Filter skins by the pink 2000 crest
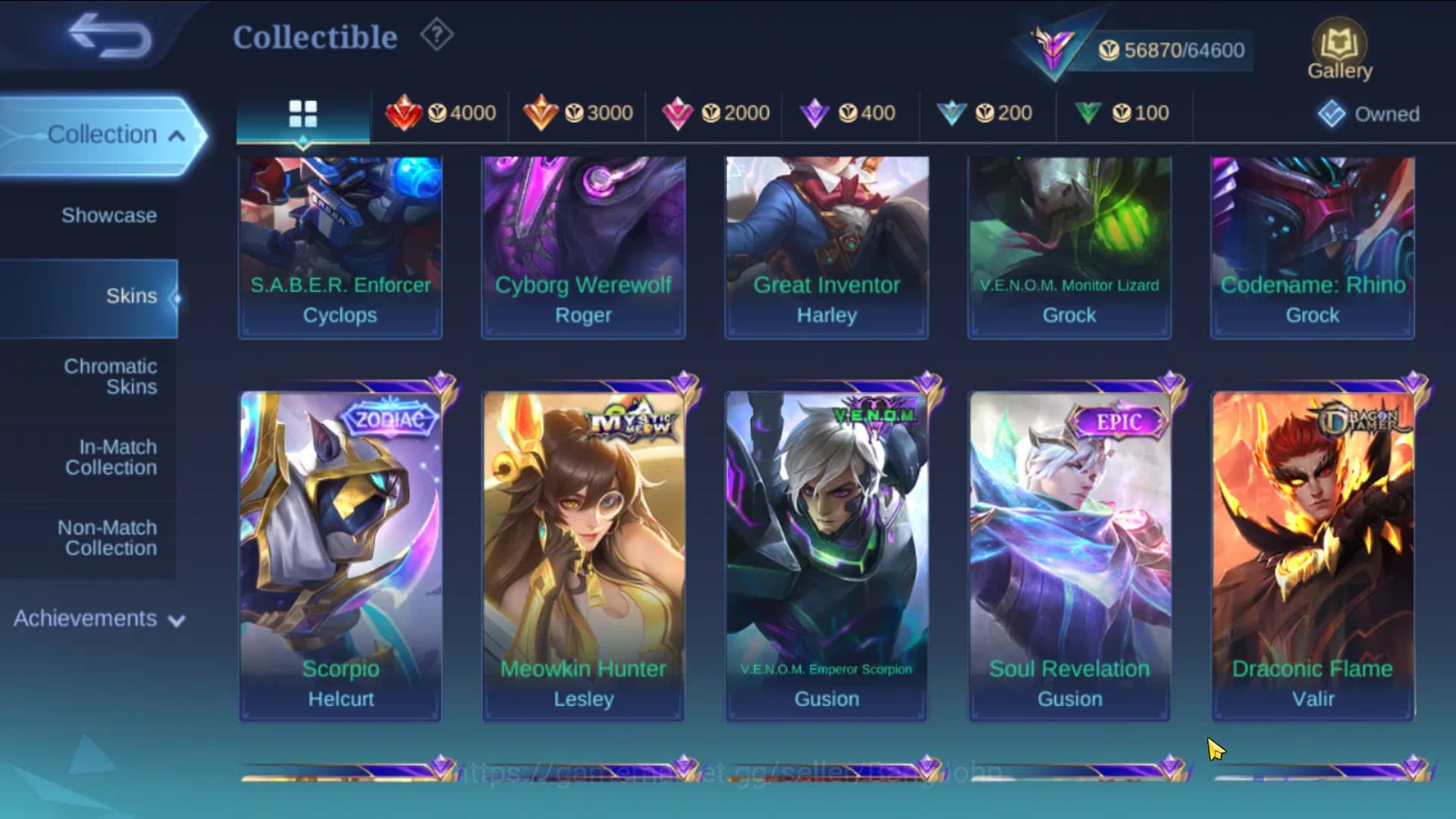Screen dimensions: 1456x819 tap(717, 112)
